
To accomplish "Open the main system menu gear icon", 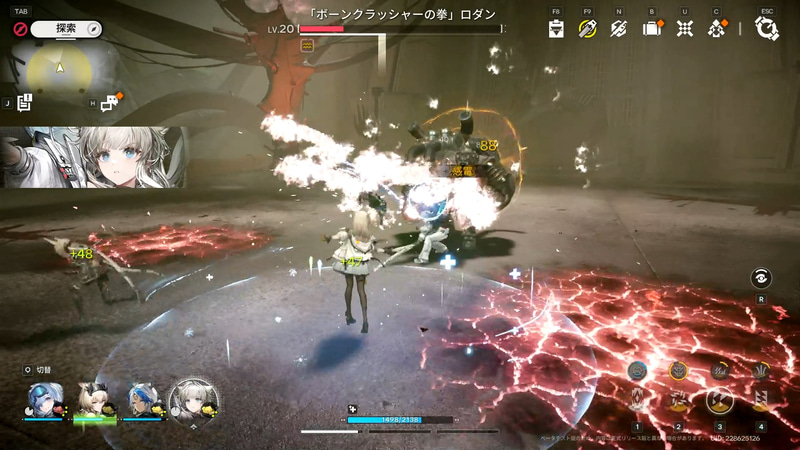I will point(767,28).
